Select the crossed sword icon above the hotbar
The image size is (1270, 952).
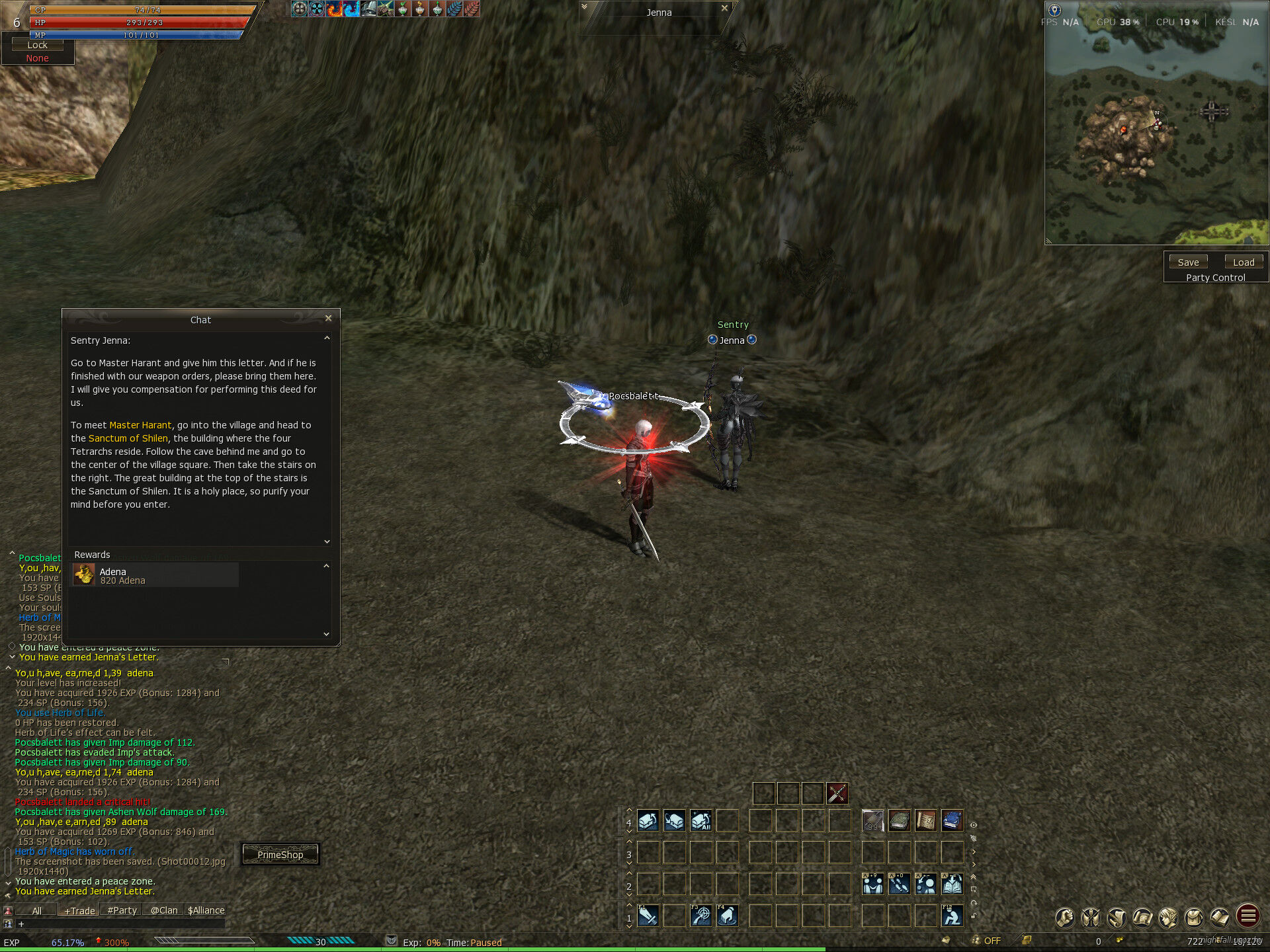pos(837,793)
